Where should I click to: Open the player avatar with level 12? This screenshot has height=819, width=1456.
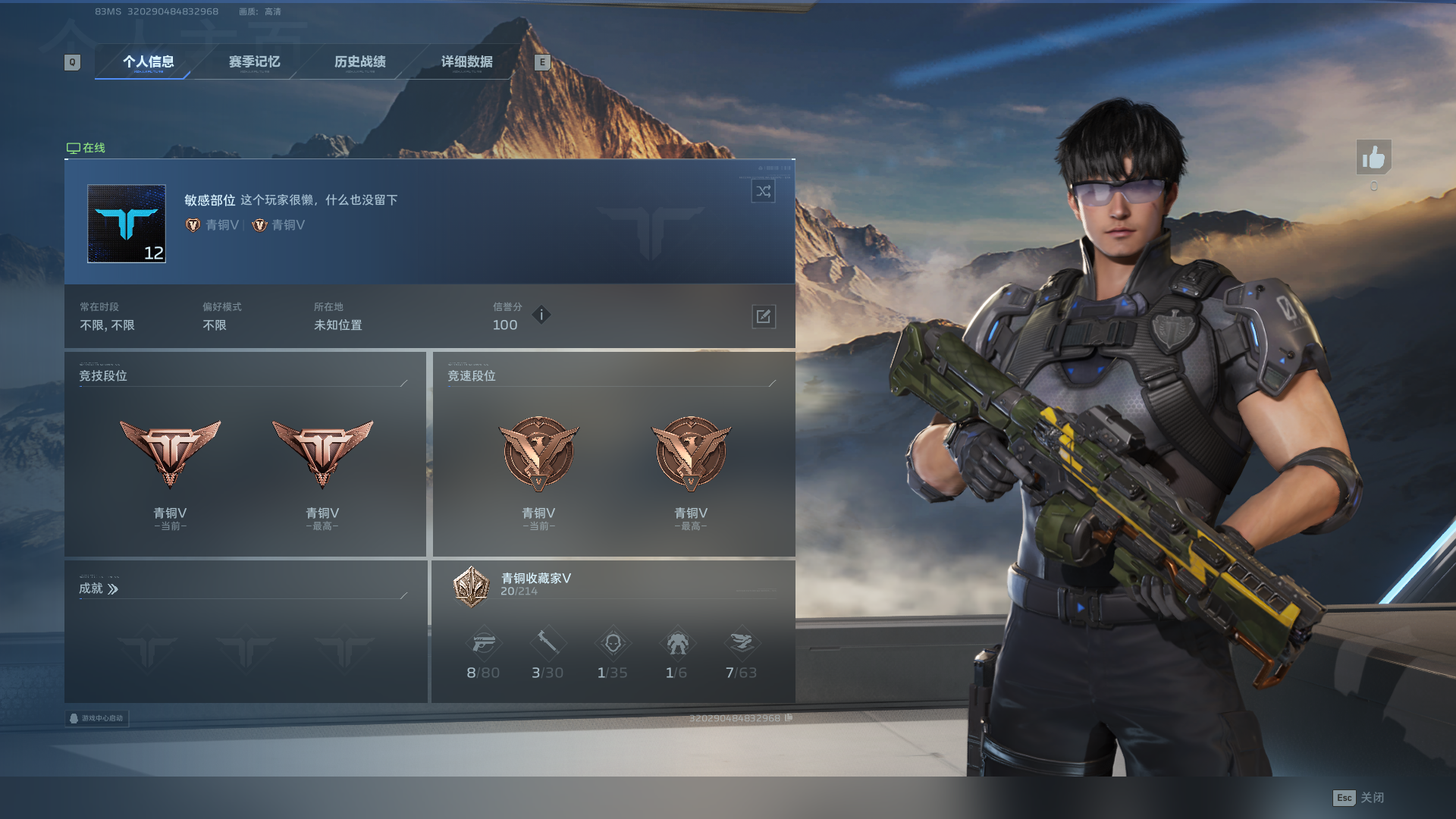[127, 224]
